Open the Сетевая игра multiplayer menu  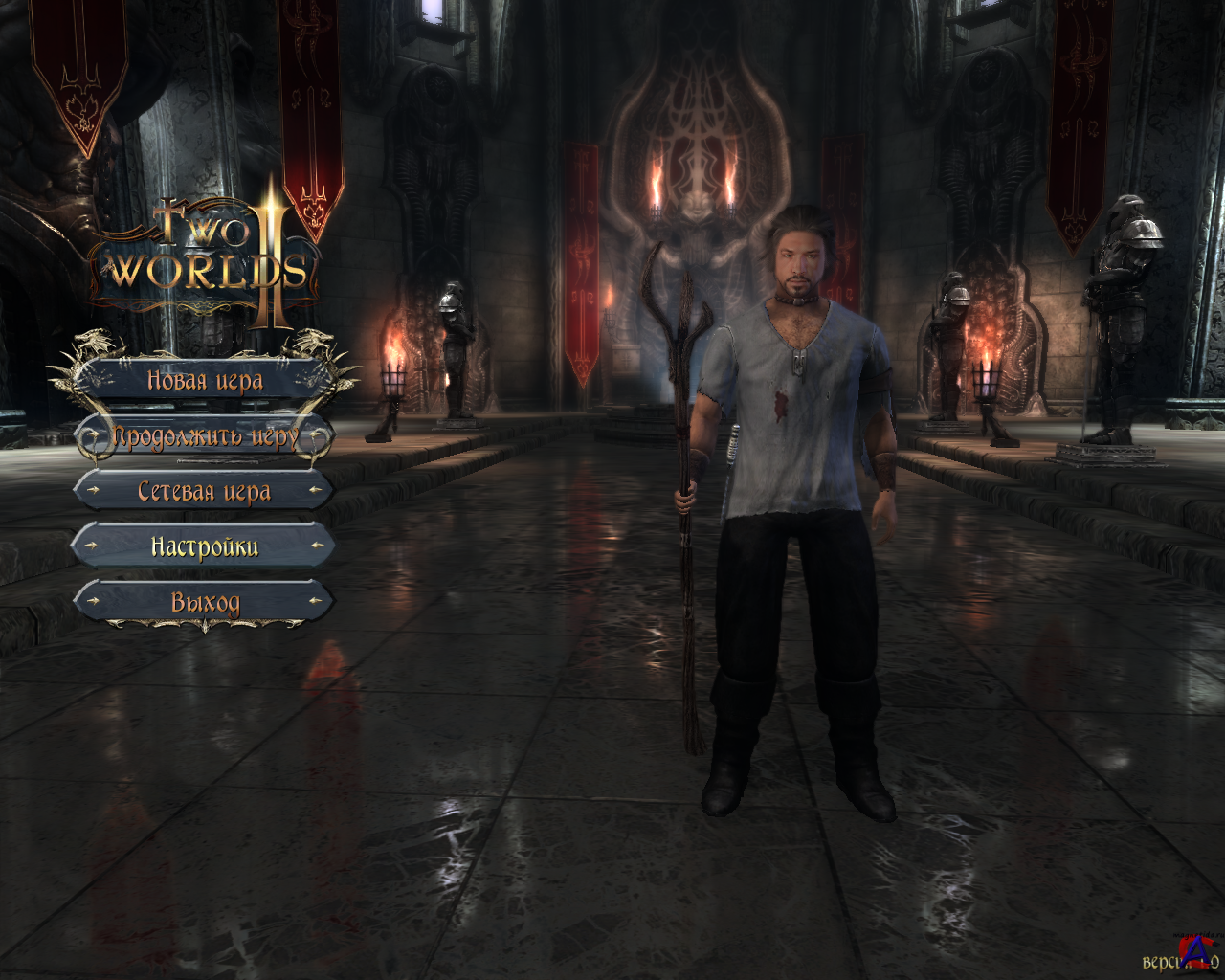click(204, 492)
